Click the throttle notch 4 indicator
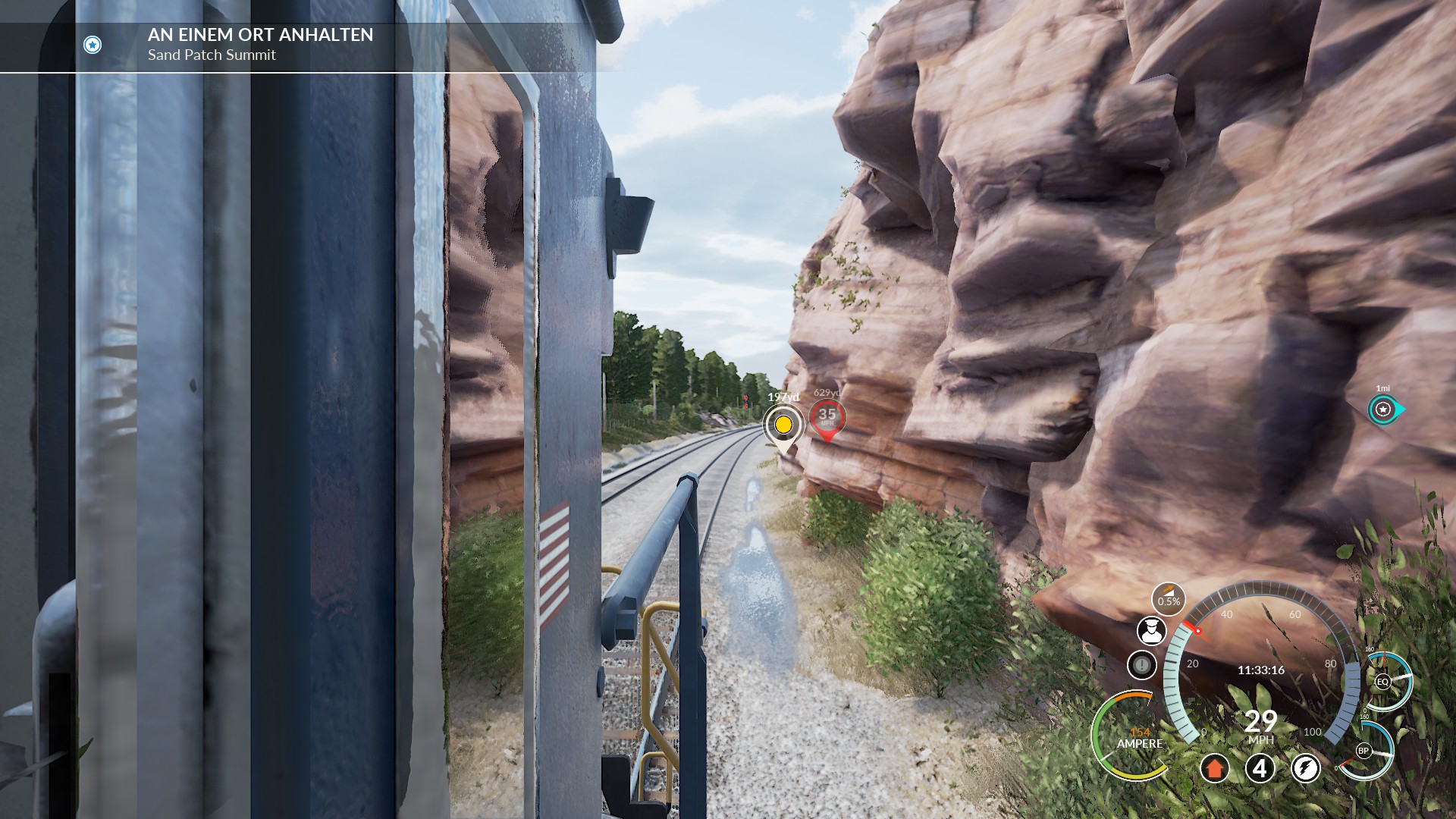This screenshot has width=1456, height=819. pos(1260,768)
